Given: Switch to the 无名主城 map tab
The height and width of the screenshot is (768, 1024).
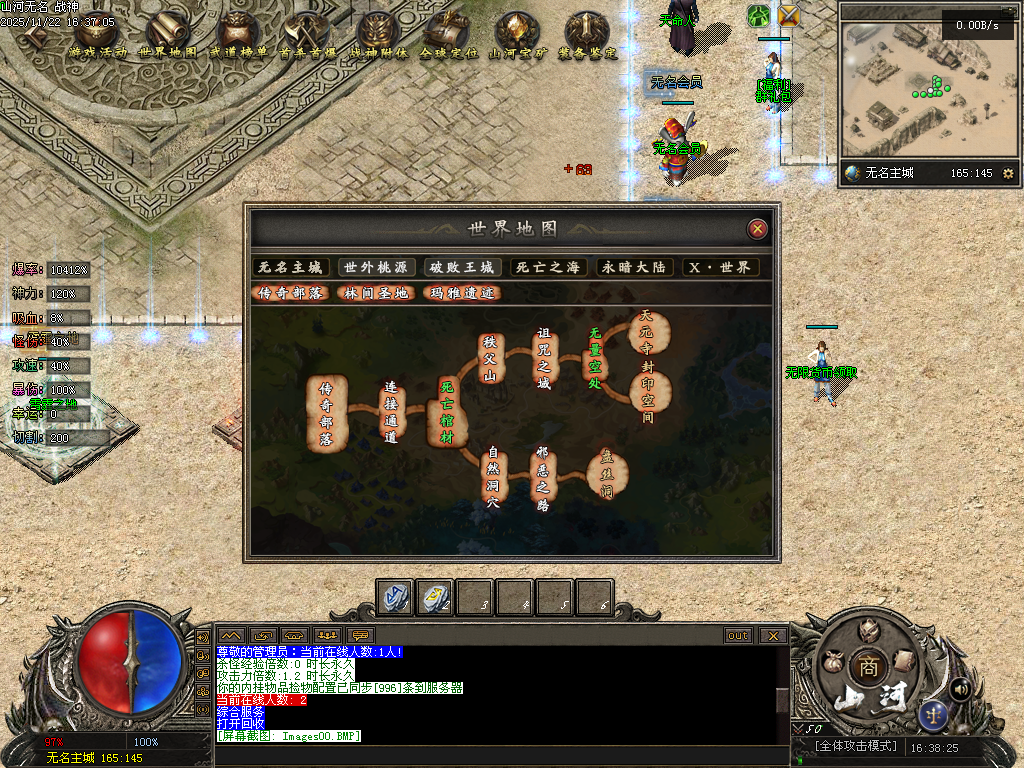Looking at the screenshot, I should point(291,268).
